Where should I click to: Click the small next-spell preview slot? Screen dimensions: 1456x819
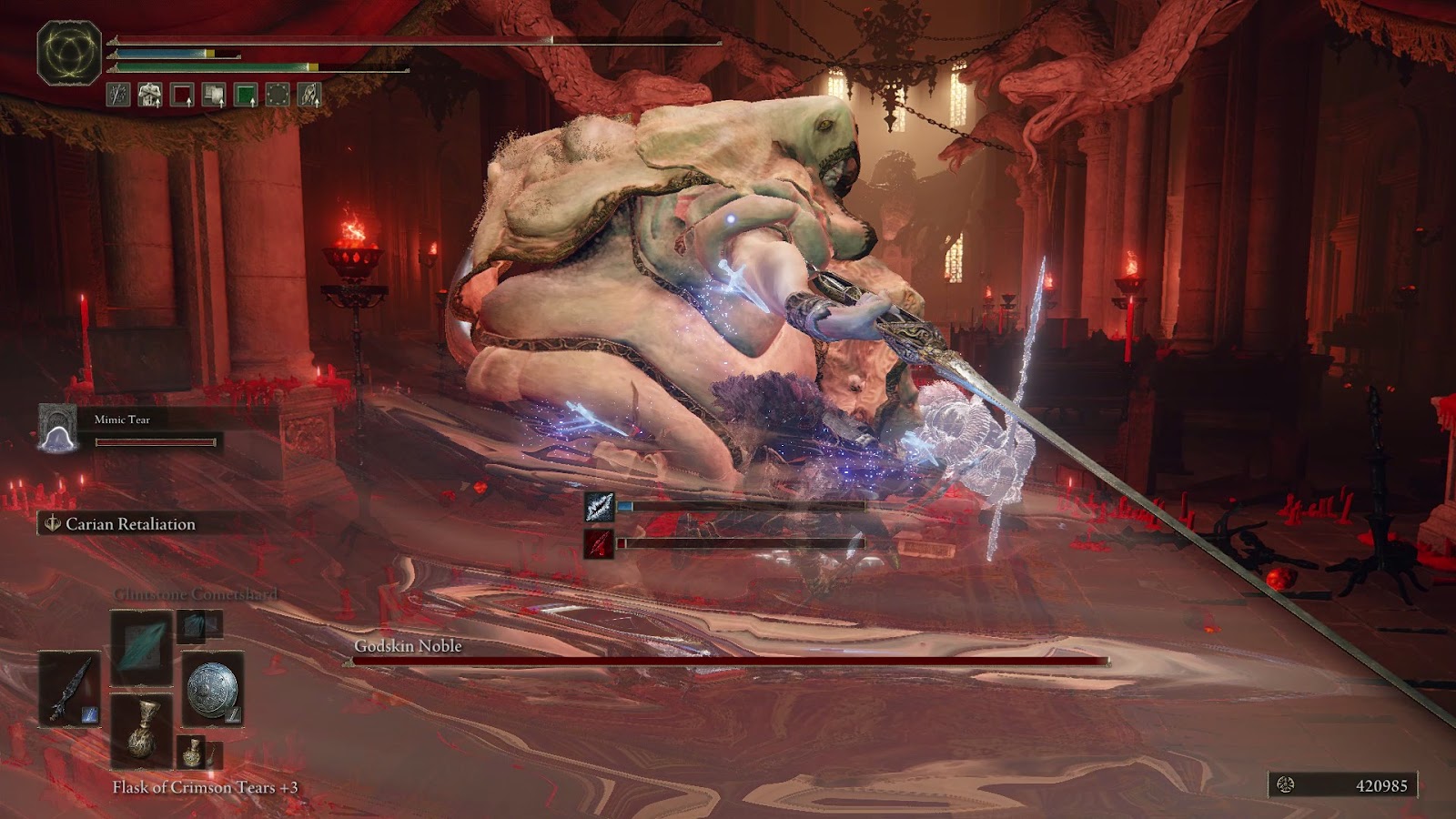point(197,624)
